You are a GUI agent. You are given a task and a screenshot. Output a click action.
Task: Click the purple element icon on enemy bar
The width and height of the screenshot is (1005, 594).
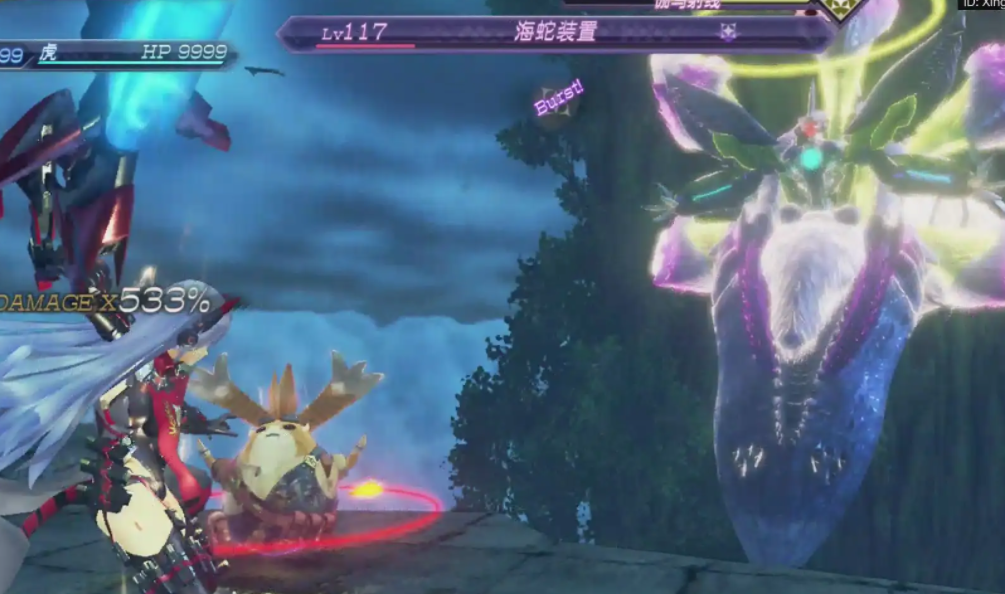pos(728,33)
